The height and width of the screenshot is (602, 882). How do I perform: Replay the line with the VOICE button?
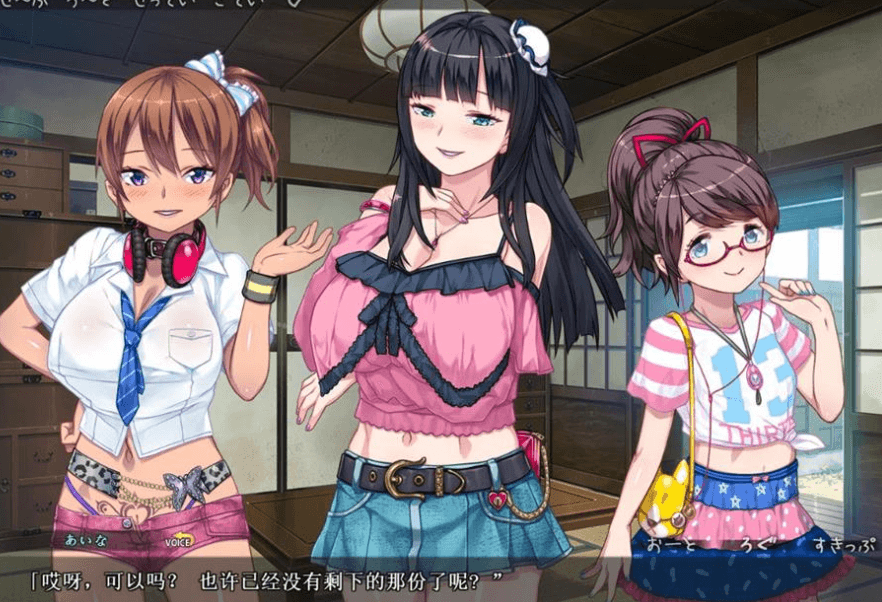[x=178, y=542]
